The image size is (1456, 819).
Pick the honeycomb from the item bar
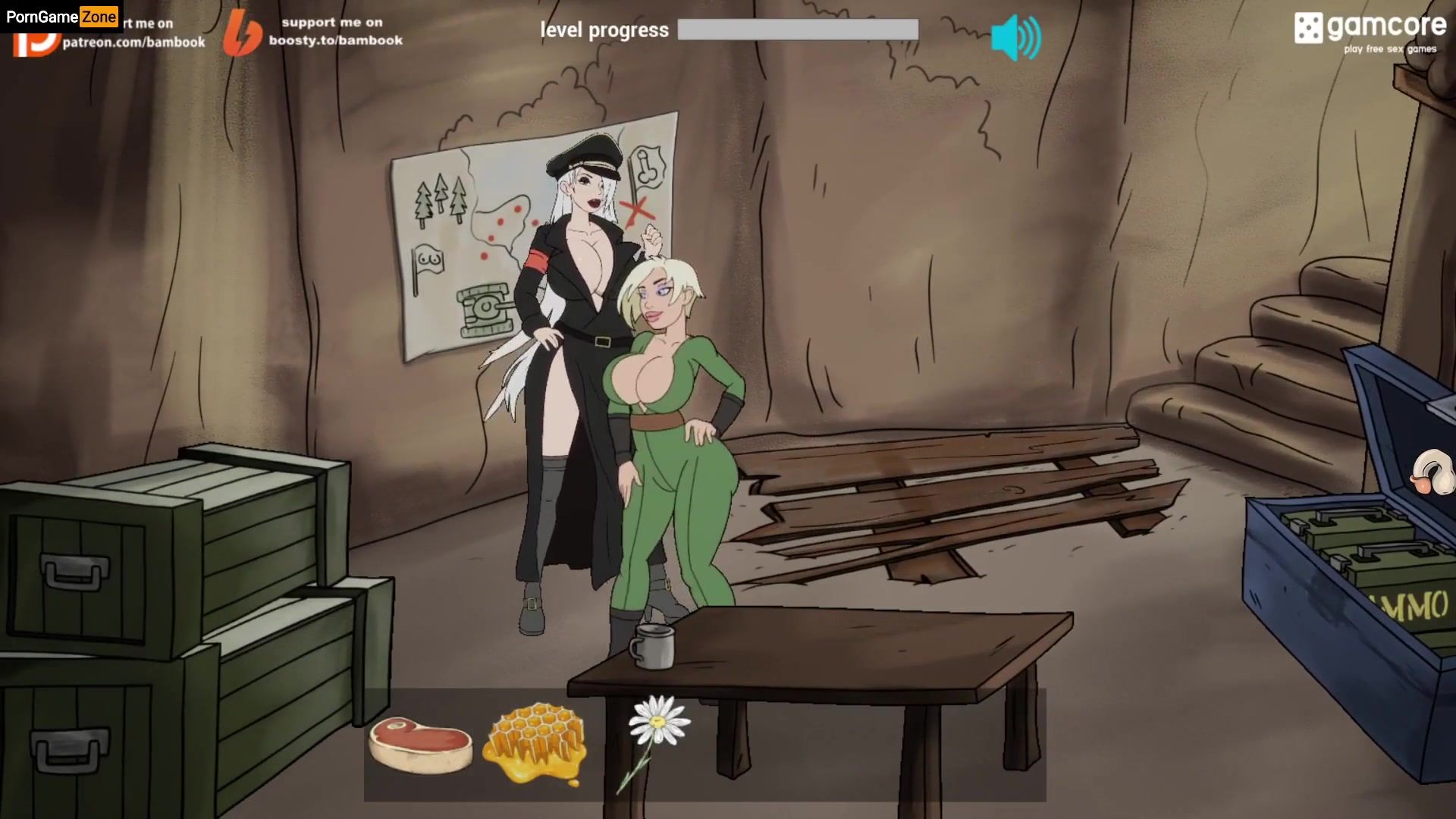click(x=537, y=742)
